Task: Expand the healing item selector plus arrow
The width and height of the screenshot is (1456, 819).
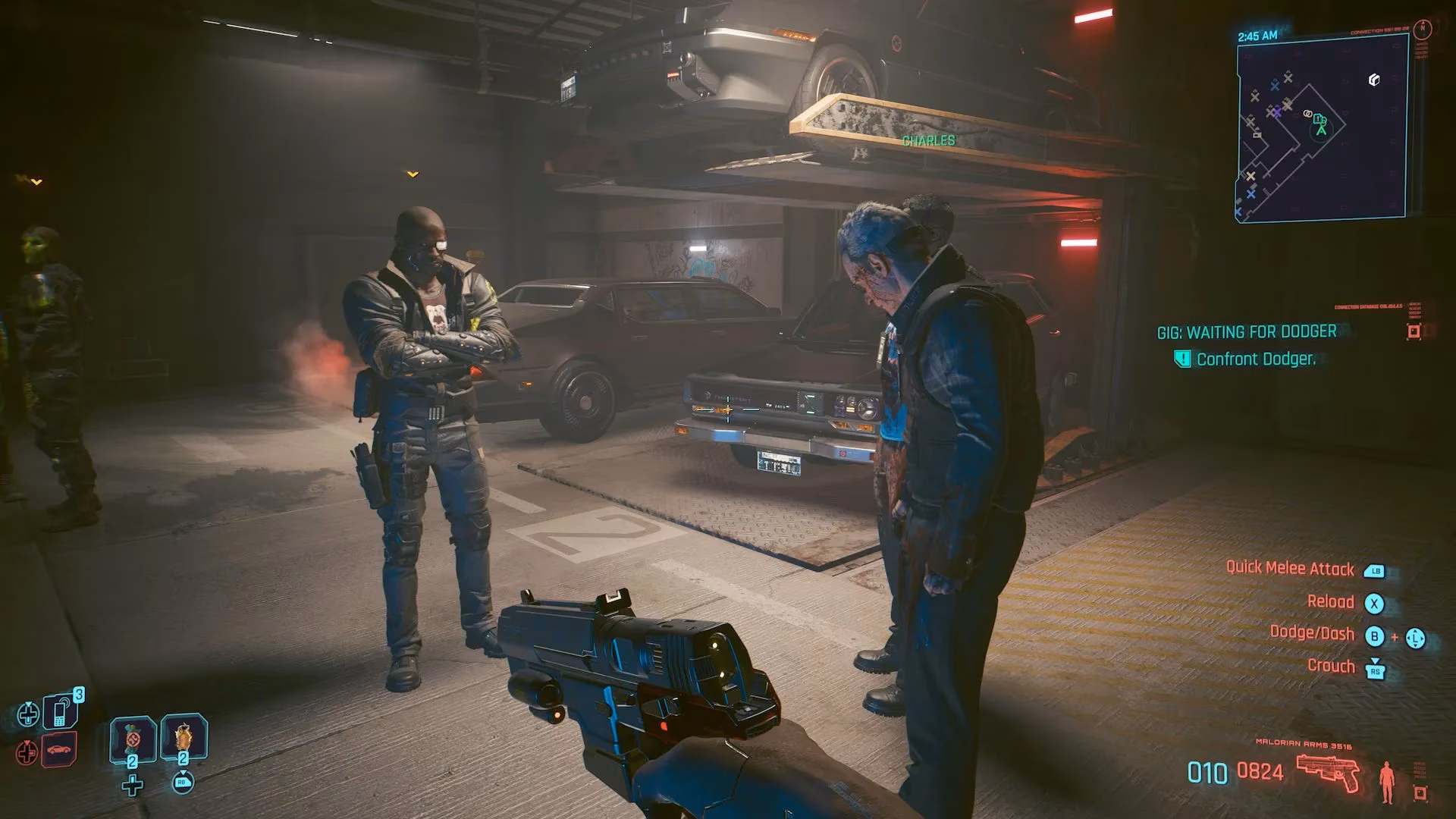Action: pyautogui.click(x=132, y=785)
